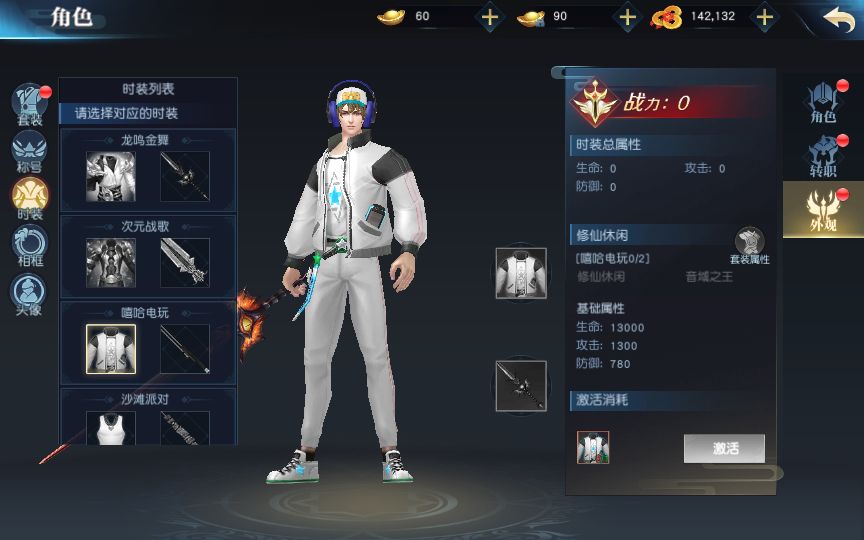This screenshot has width=864, height=540.
Task: Choose the 龙鸣金舞 outfit thumbnail
Action: pyautogui.click(x=110, y=176)
